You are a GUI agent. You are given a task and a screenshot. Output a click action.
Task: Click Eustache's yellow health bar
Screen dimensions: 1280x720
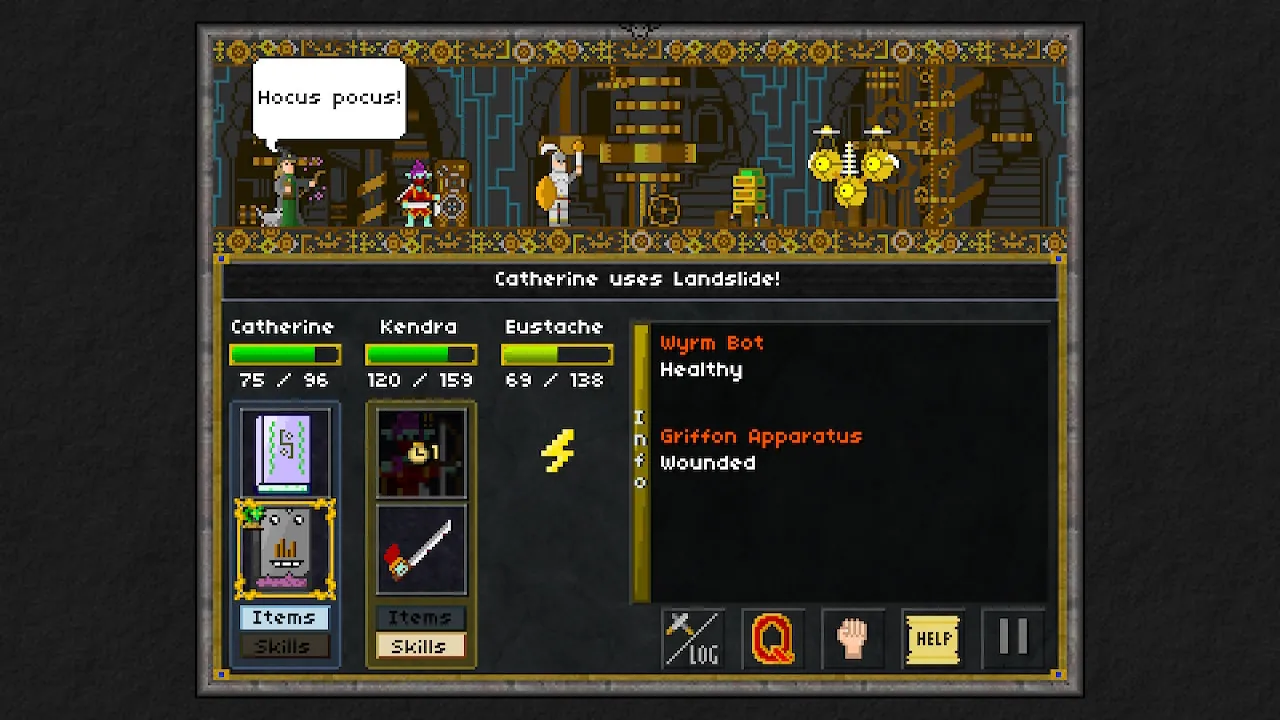click(x=557, y=353)
